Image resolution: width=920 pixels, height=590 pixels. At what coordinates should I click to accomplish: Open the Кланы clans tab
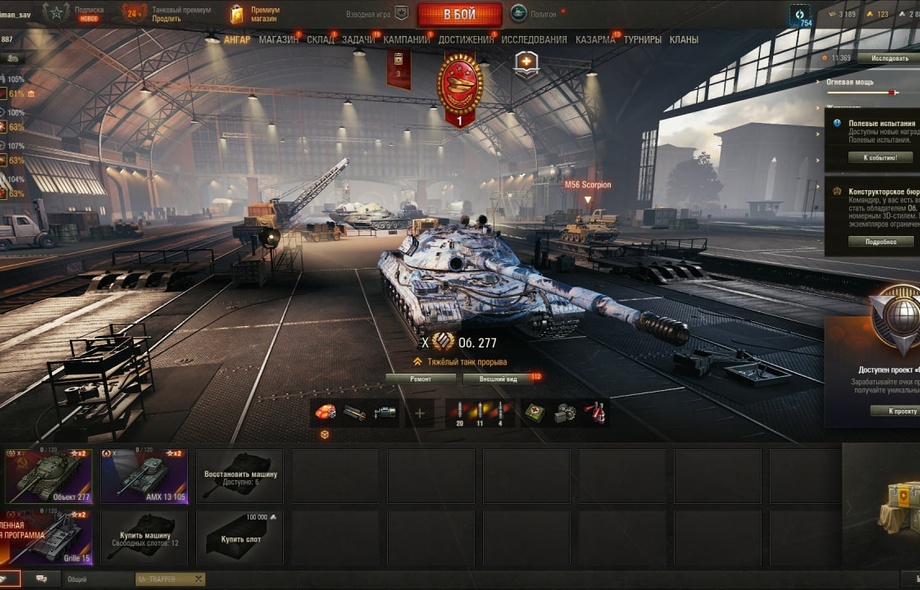(684, 40)
